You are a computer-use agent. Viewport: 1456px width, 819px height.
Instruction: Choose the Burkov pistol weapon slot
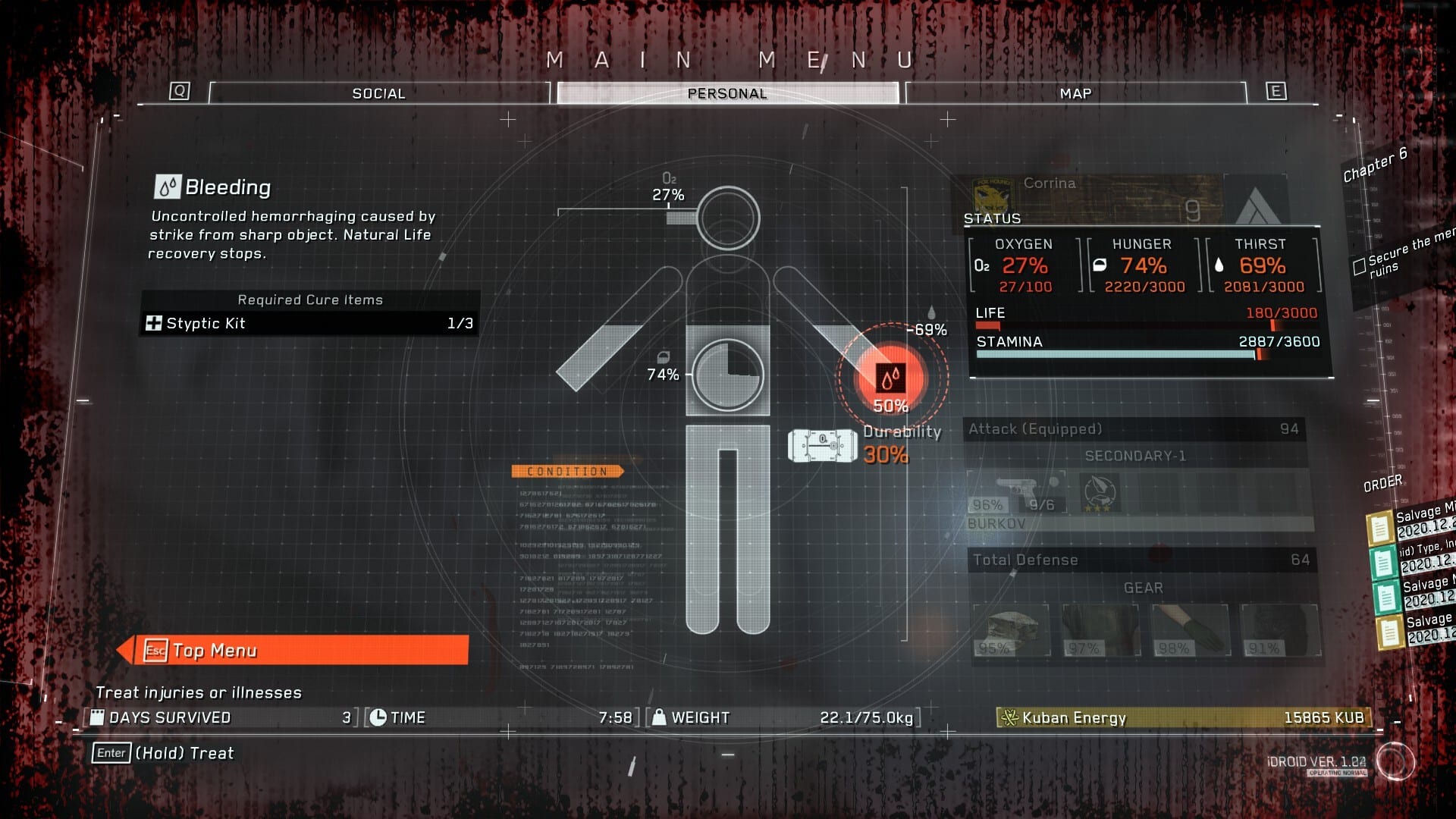(x=1016, y=494)
